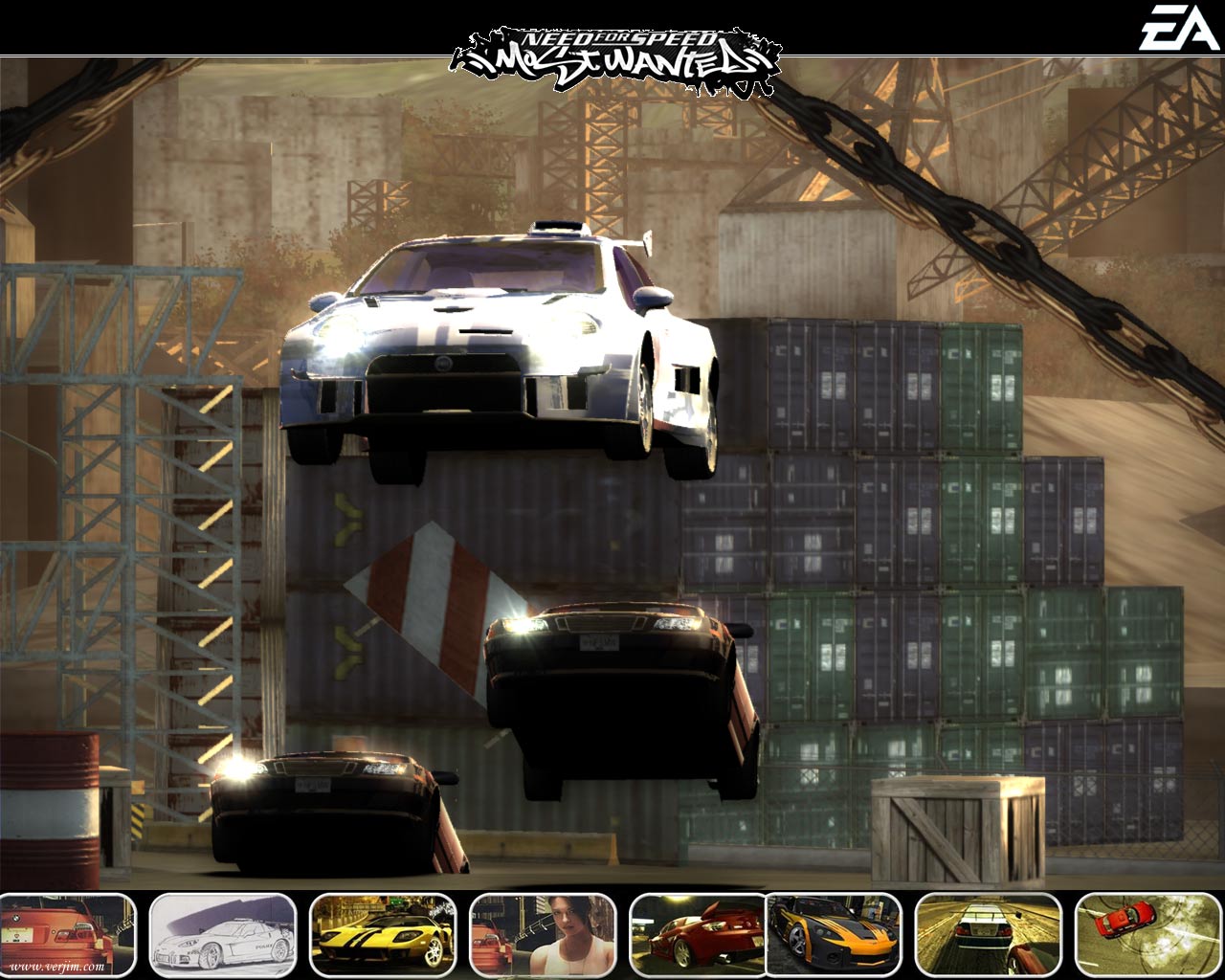This screenshot has height=980, width=1225.
Task: Open the orange BMW rear-view thumbnail
Action: [67, 934]
